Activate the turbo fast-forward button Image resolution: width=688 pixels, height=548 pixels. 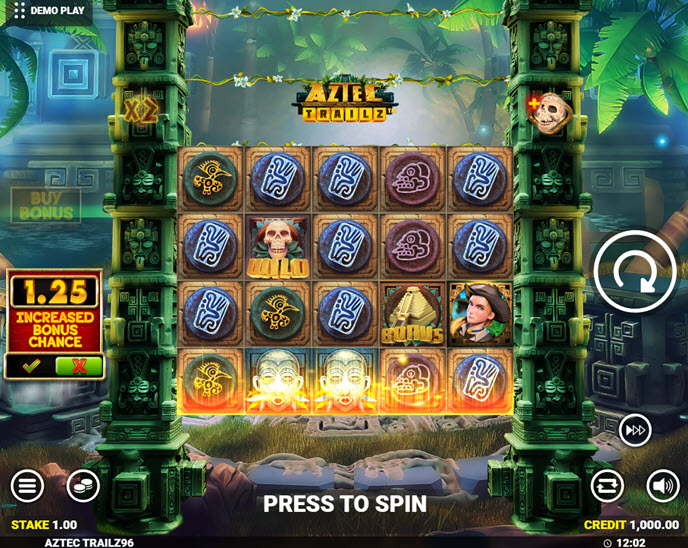(x=635, y=430)
